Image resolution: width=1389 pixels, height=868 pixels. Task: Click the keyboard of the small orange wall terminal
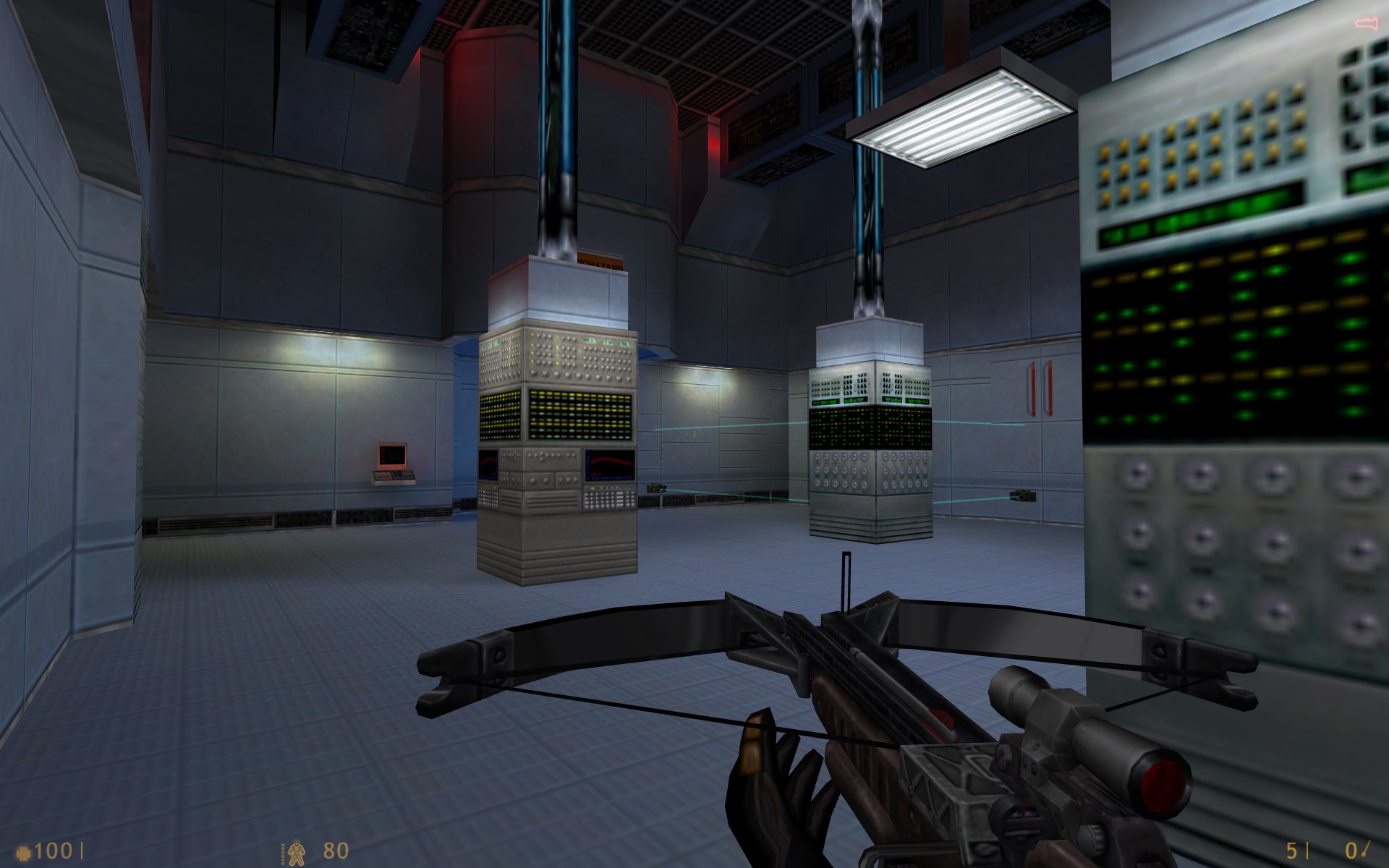[x=393, y=476]
